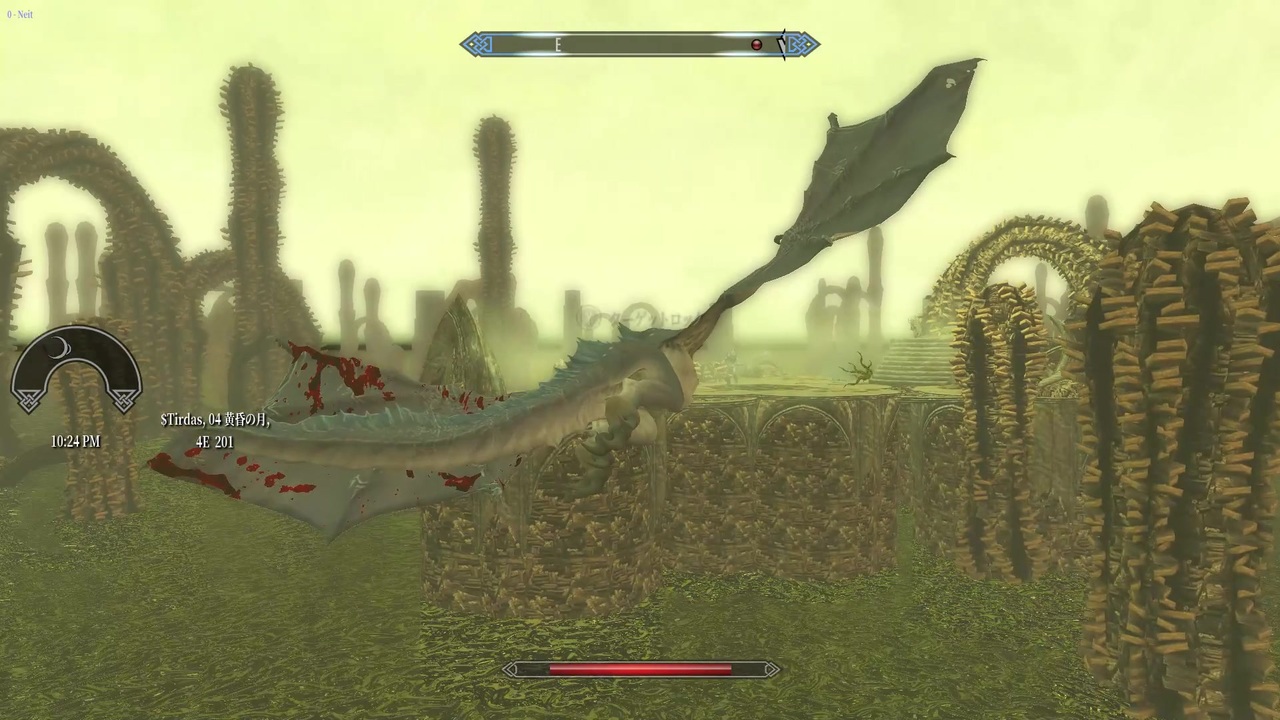Click the E direction marker on the compass
The image size is (1280, 720).
point(558,45)
